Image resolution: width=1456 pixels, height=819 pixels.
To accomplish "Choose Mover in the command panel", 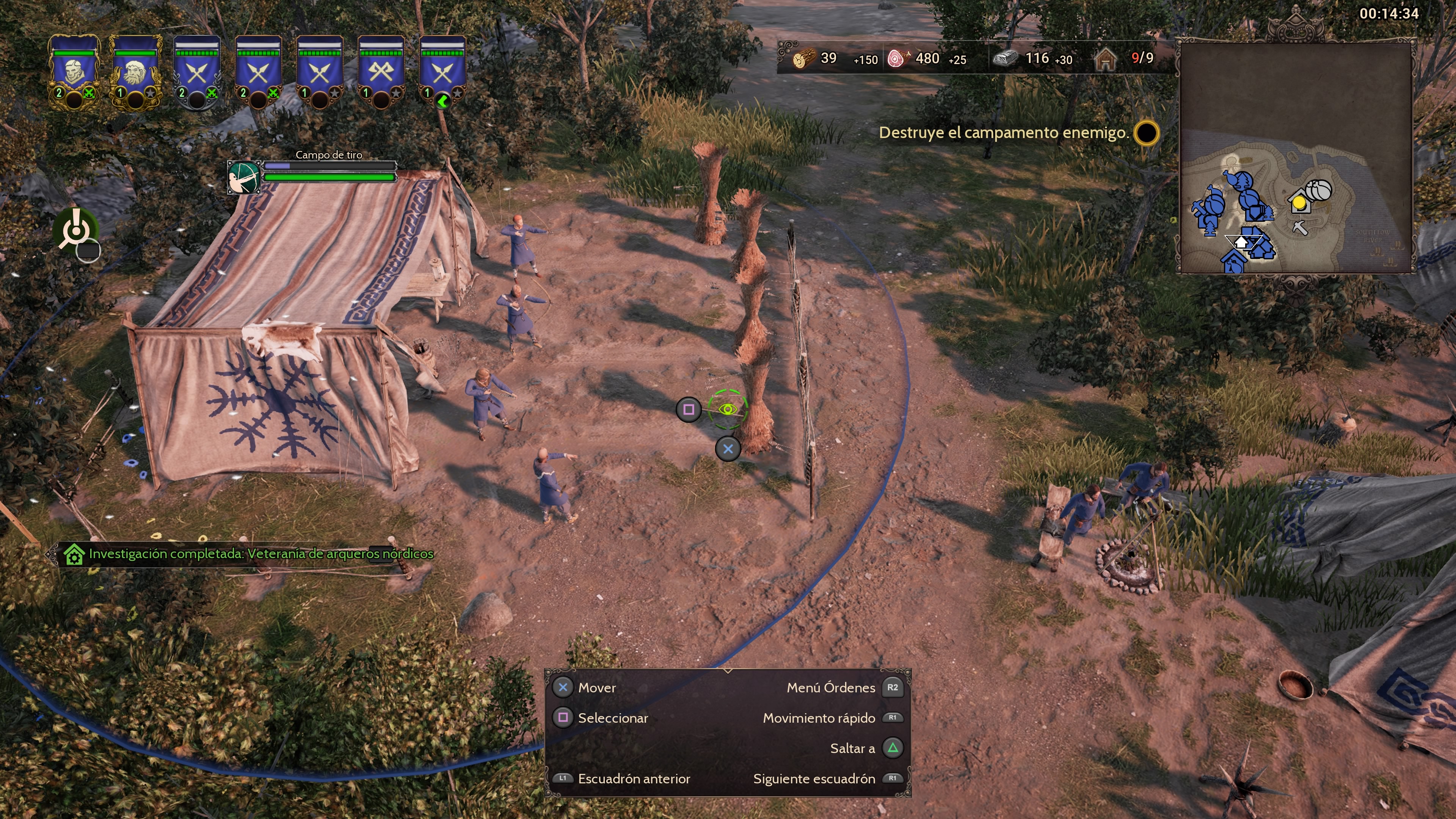I will click(596, 688).
